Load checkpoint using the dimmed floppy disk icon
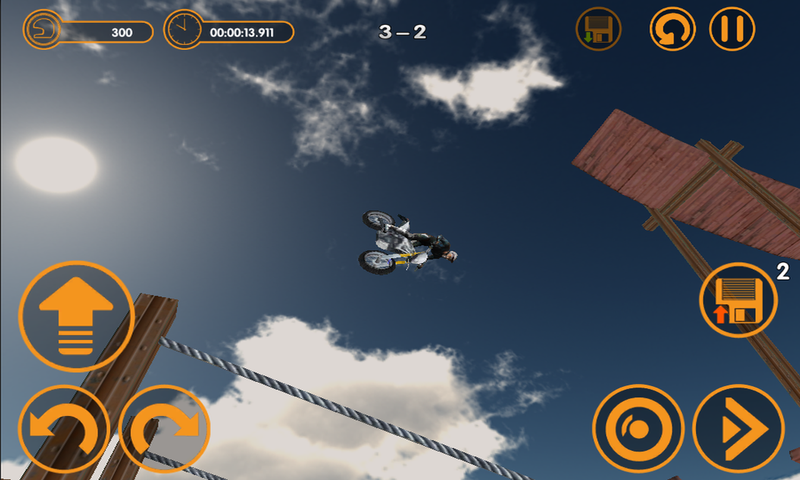The image size is (800, 480). click(x=599, y=29)
